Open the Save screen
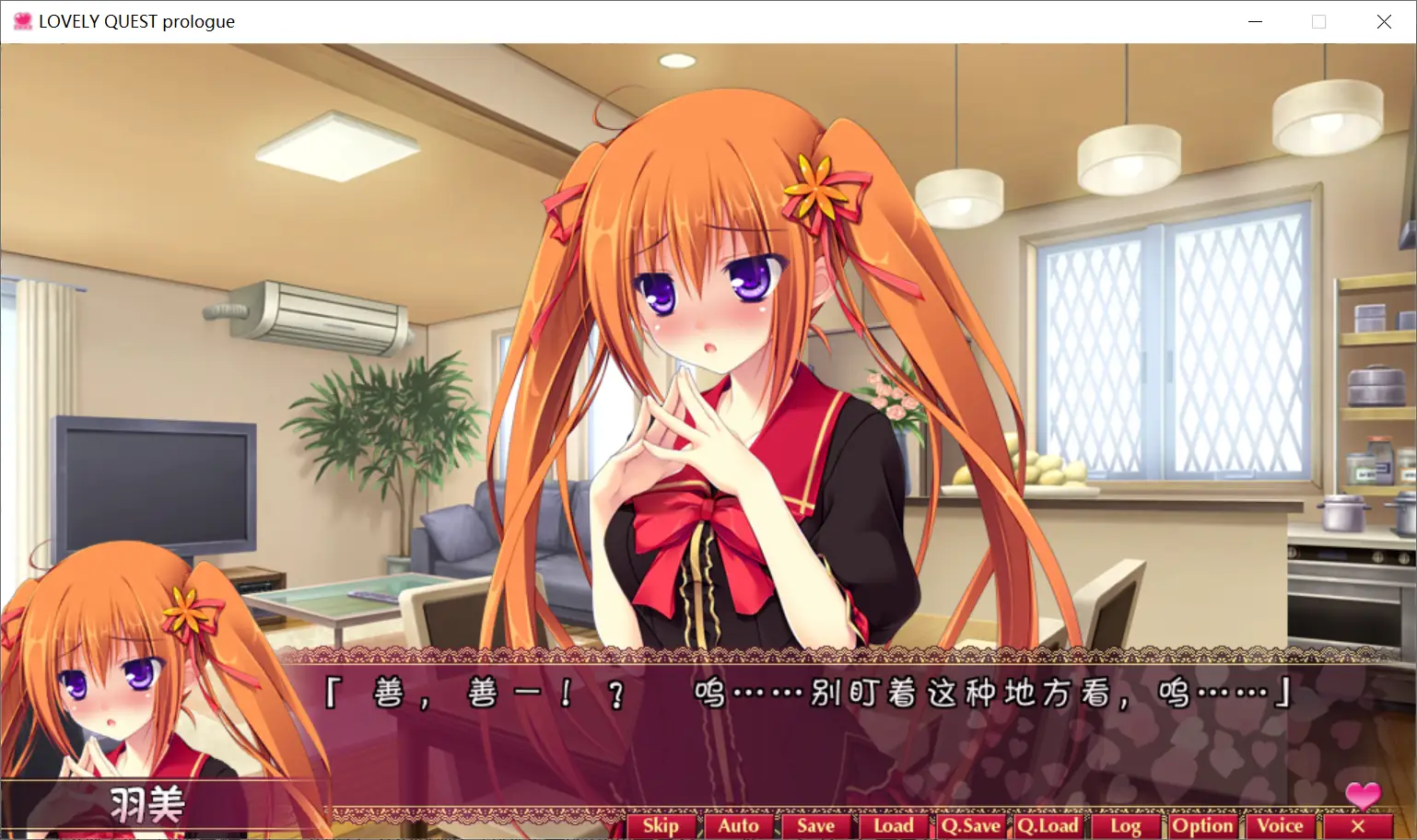The height and width of the screenshot is (840, 1417). [816, 825]
